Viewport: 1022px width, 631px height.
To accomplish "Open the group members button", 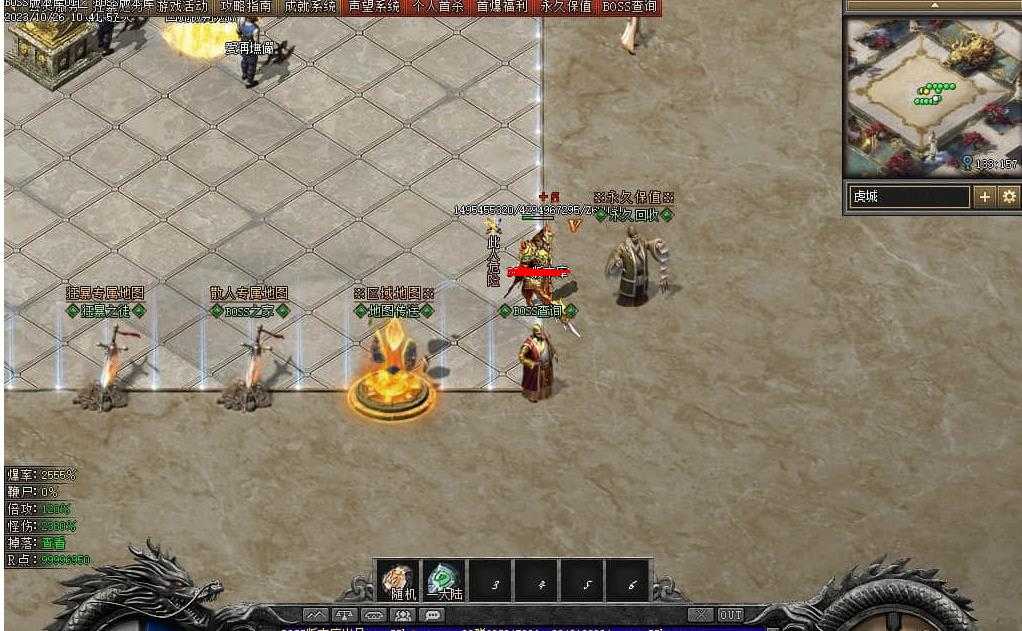I will [x=403, y=615].
